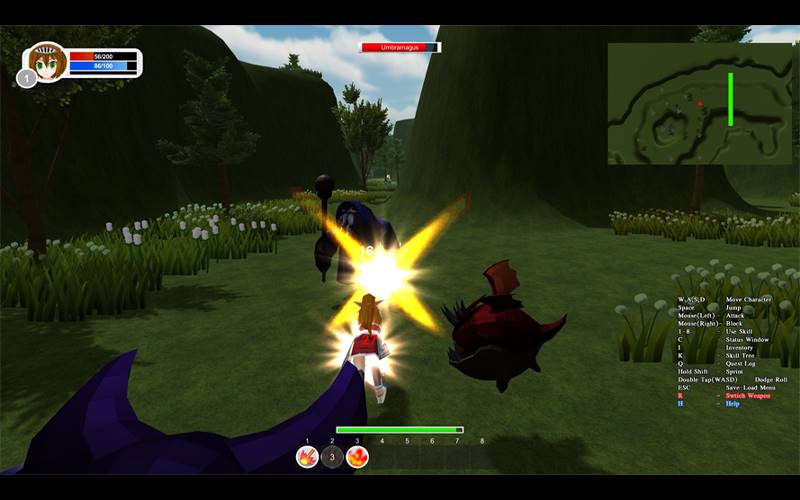Activate the fire slash skill in slot 1
The height and width of the screenshot is (500, 800).
308,457
